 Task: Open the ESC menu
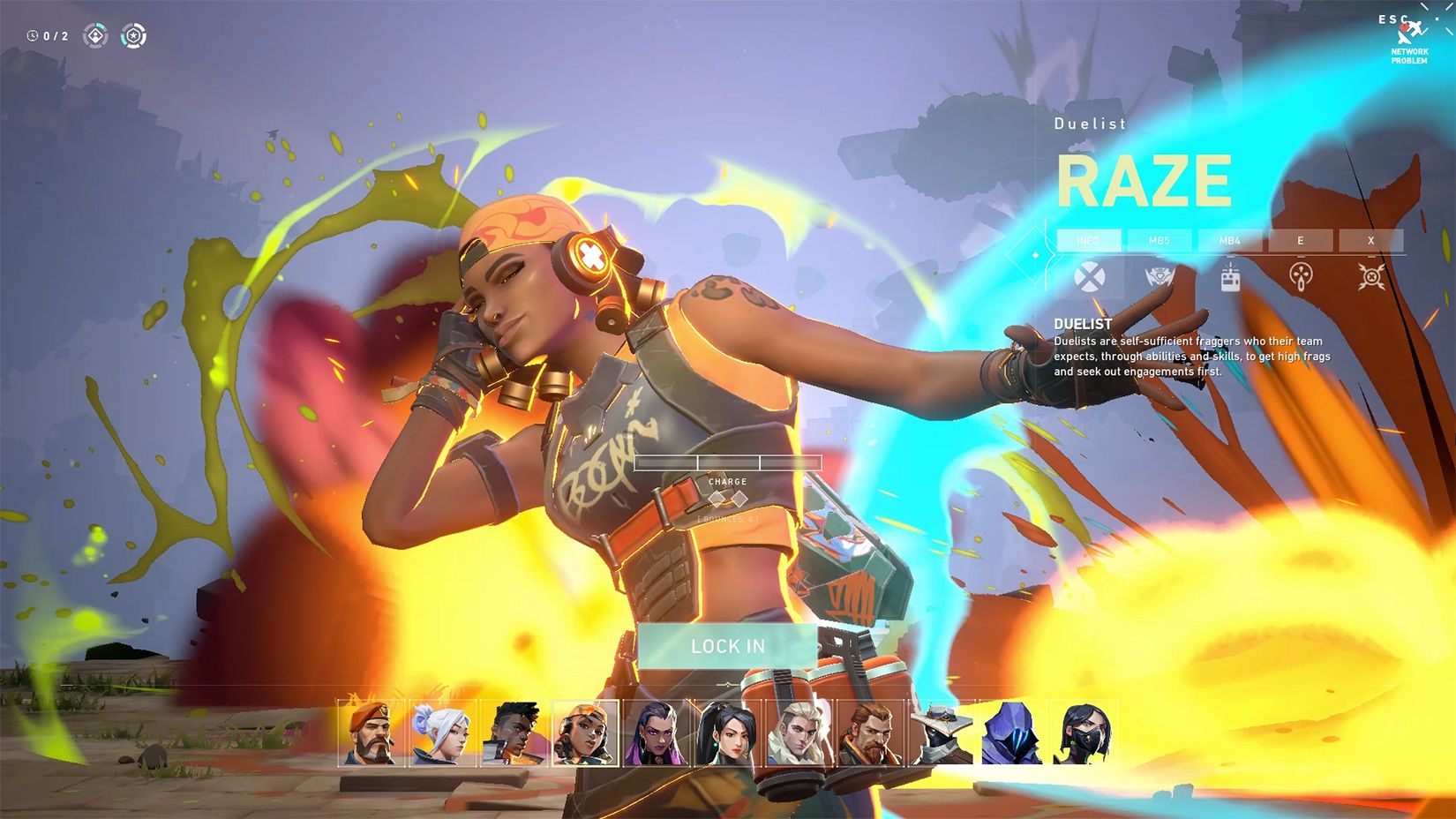(x=1392, y=19)
